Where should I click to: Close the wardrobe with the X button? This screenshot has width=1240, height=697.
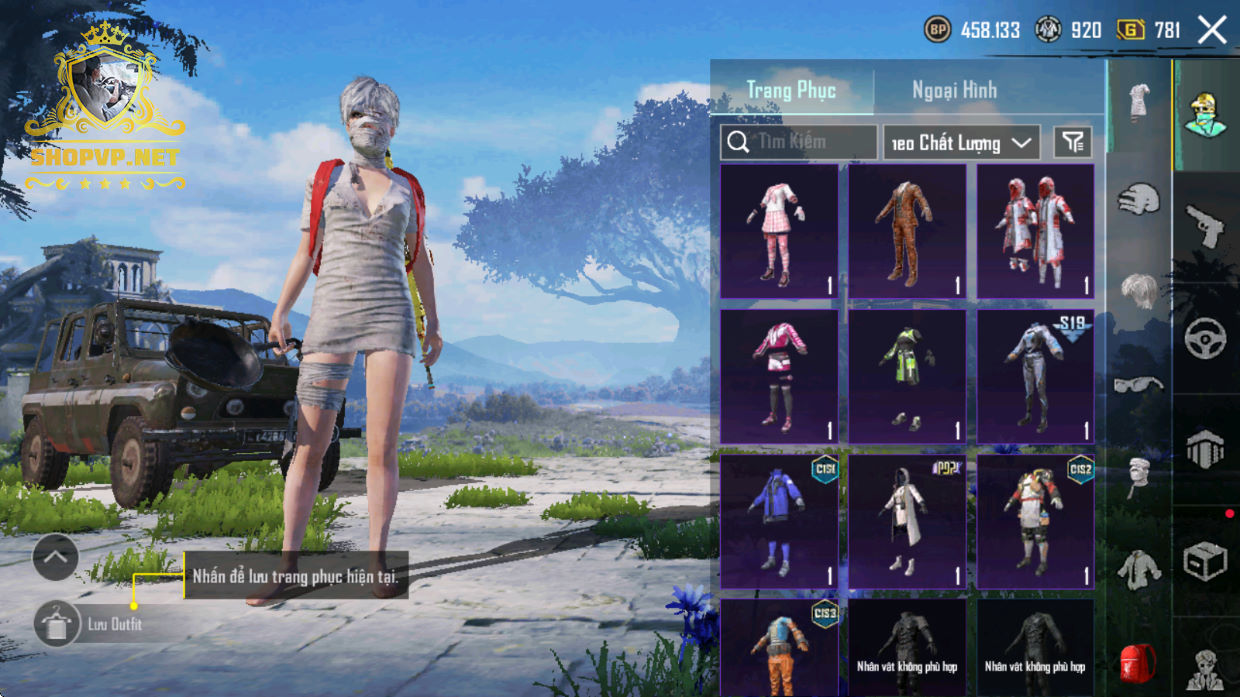[x=1212, y=30]
